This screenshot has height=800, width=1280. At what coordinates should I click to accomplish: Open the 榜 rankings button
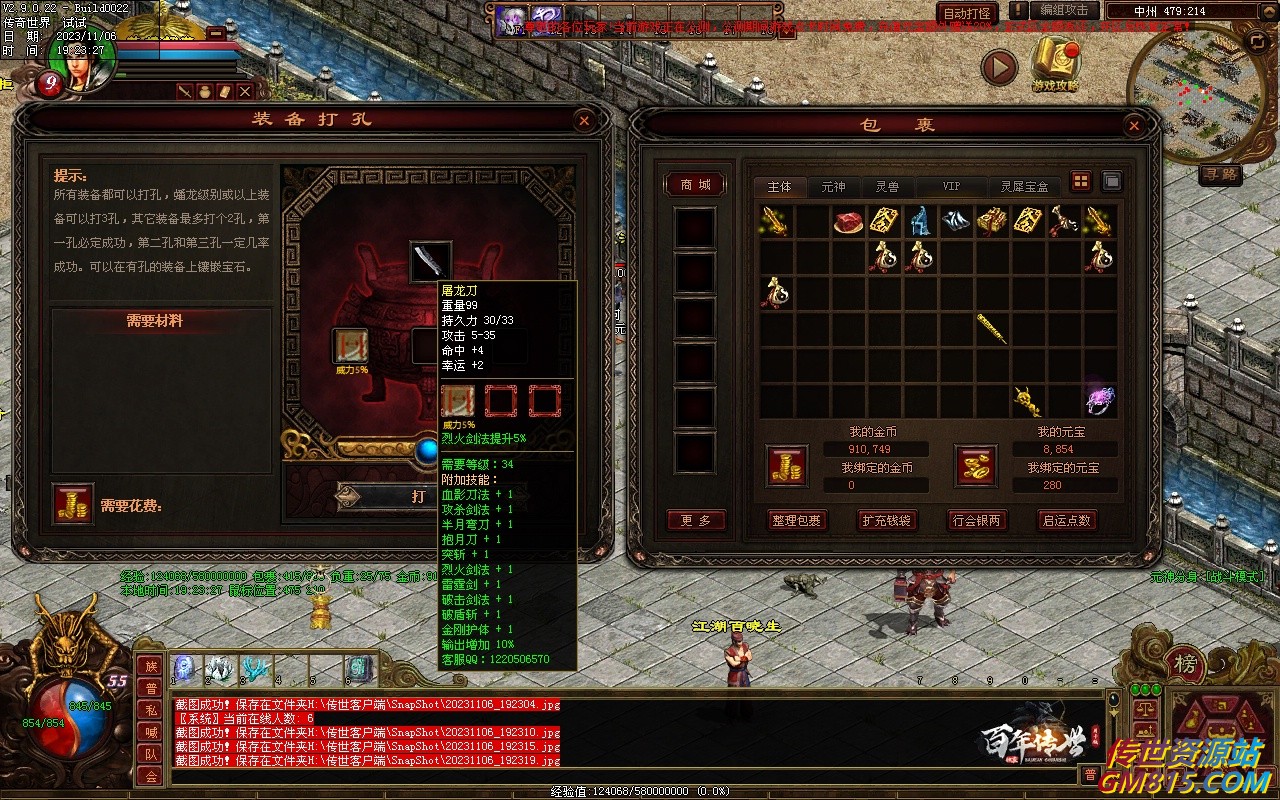point(1186,664)
